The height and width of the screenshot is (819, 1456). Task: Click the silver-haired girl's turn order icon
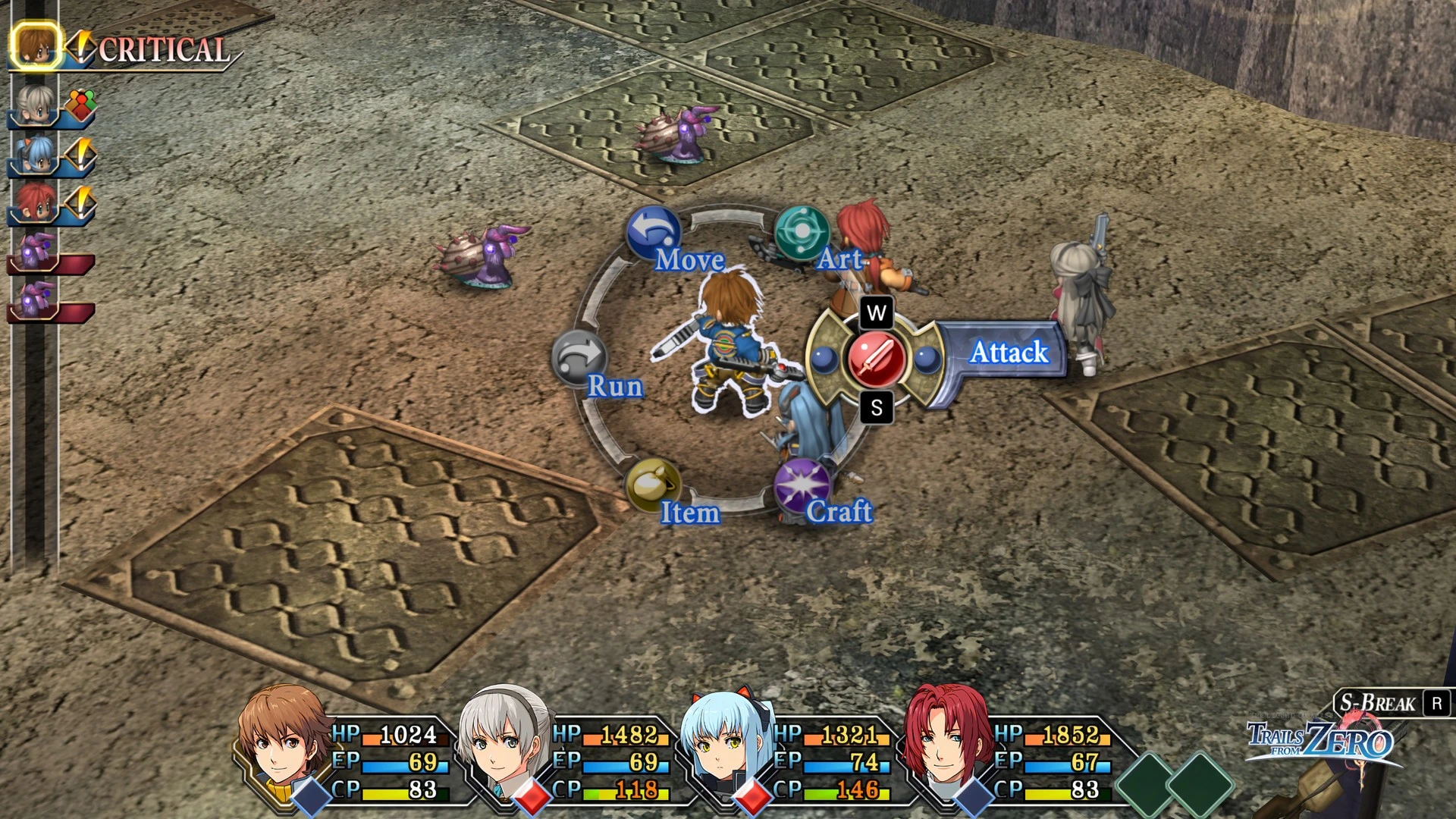pos(36,105)
